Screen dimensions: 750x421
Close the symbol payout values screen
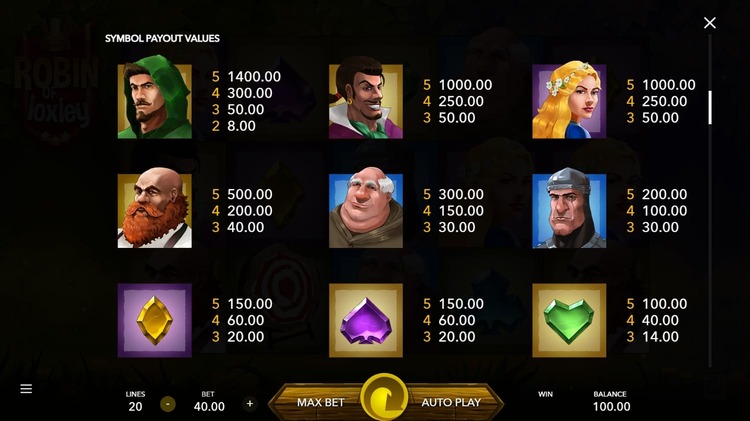pos(710,23)
